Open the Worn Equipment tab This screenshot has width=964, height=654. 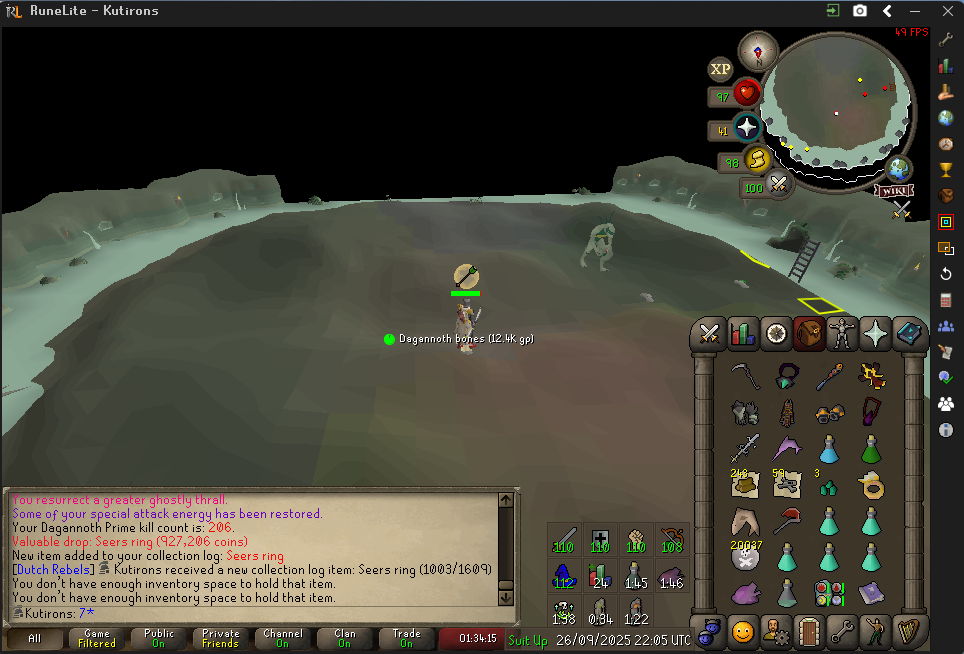click(x=842, y=333)
